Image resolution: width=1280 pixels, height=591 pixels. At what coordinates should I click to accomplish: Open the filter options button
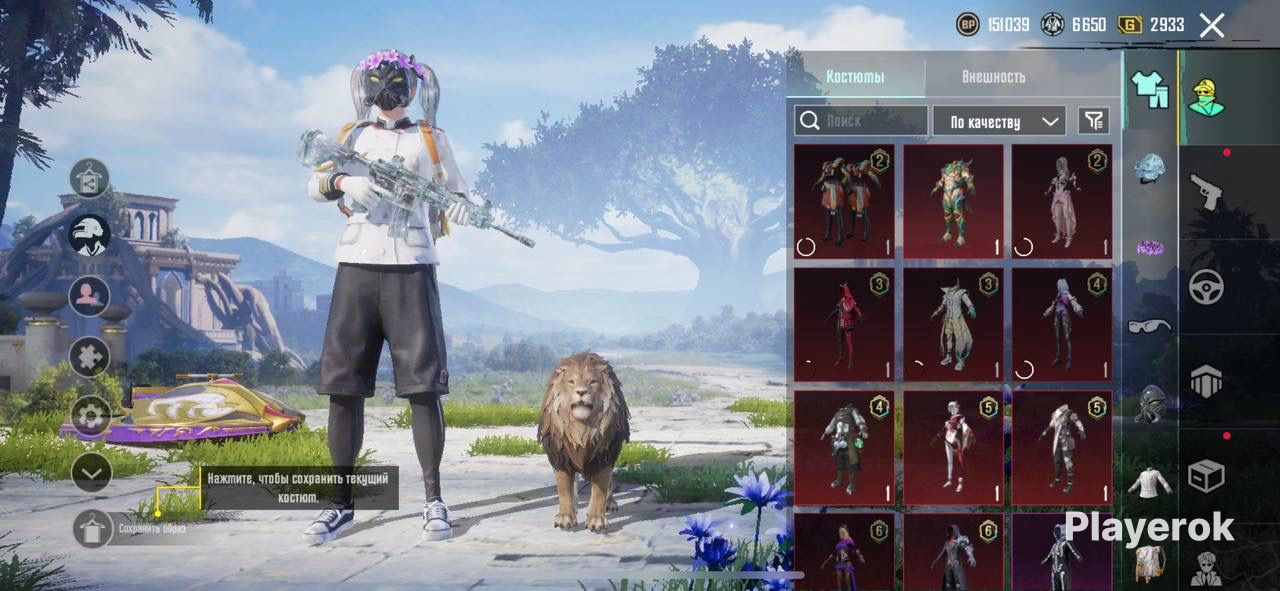pyautogui.click(x=1094, y=121)
